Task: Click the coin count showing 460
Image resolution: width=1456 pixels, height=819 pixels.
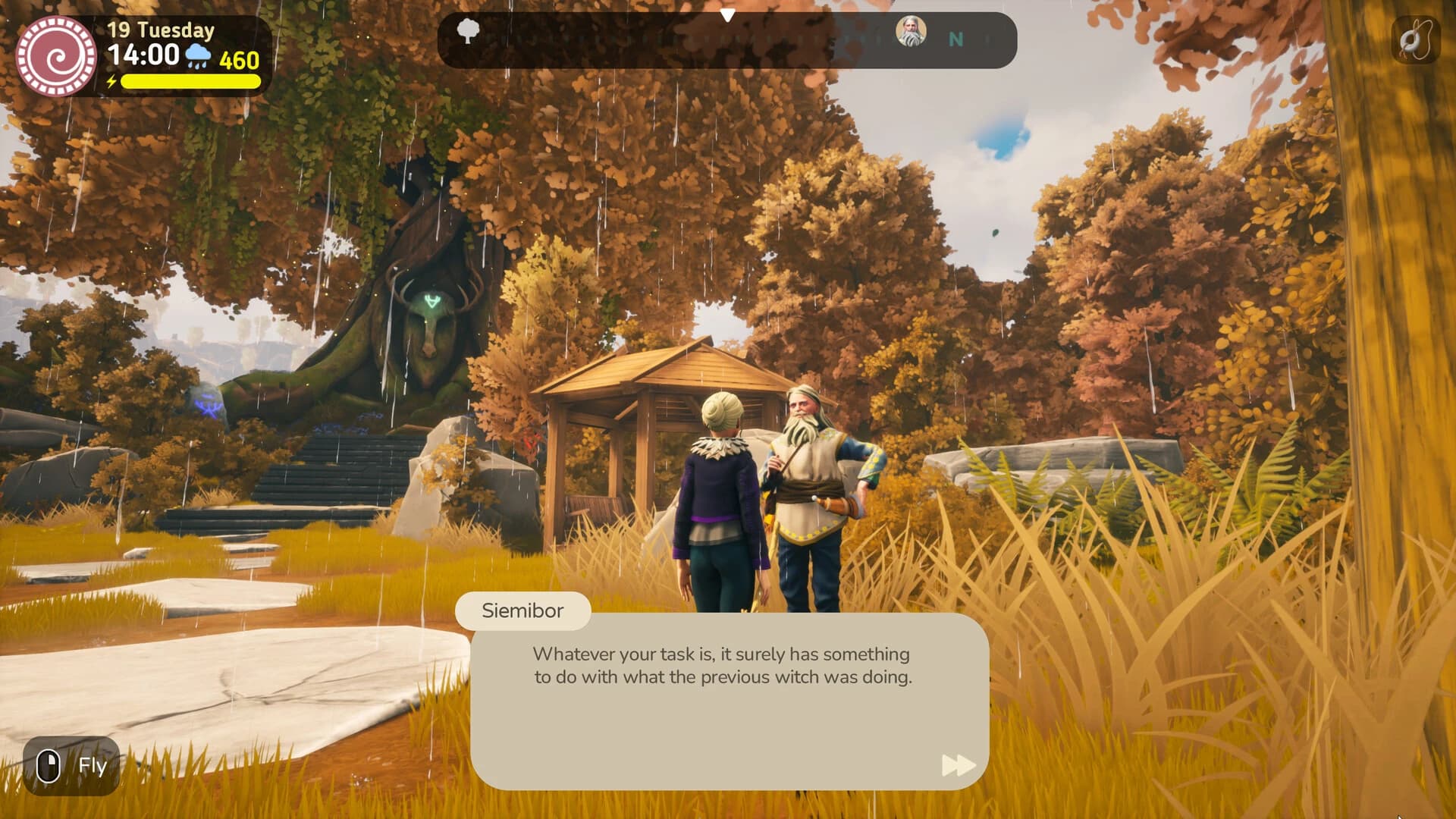Action: [239, 57]
